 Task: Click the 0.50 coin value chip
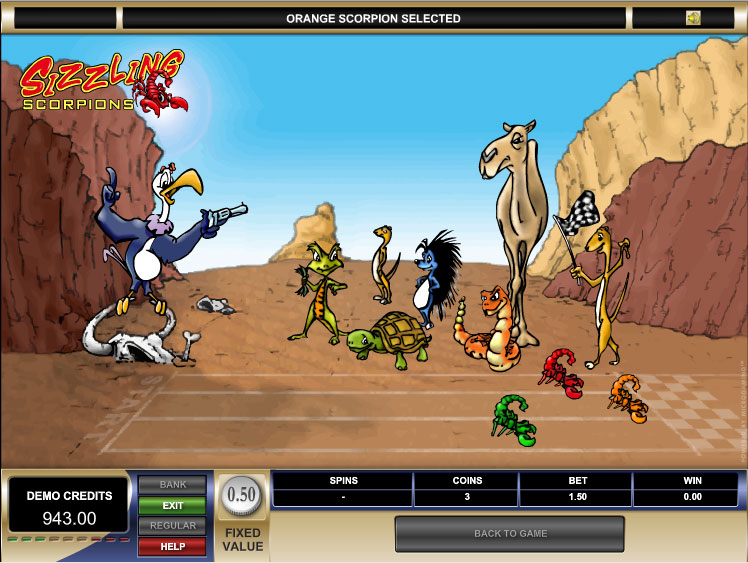pyautogui.click(x=241, y=494)
